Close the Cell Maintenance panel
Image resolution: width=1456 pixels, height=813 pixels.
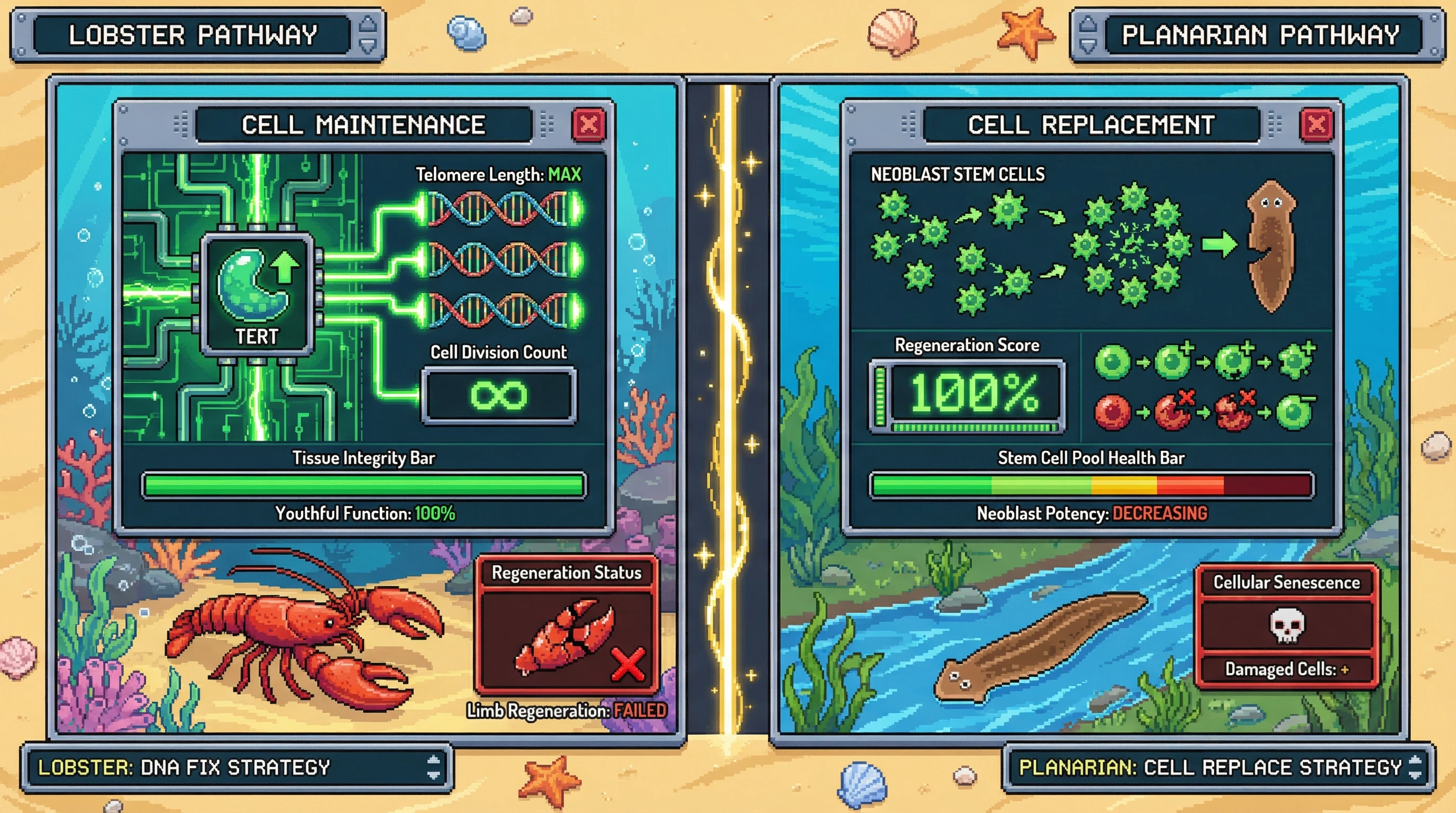(588, 124)
